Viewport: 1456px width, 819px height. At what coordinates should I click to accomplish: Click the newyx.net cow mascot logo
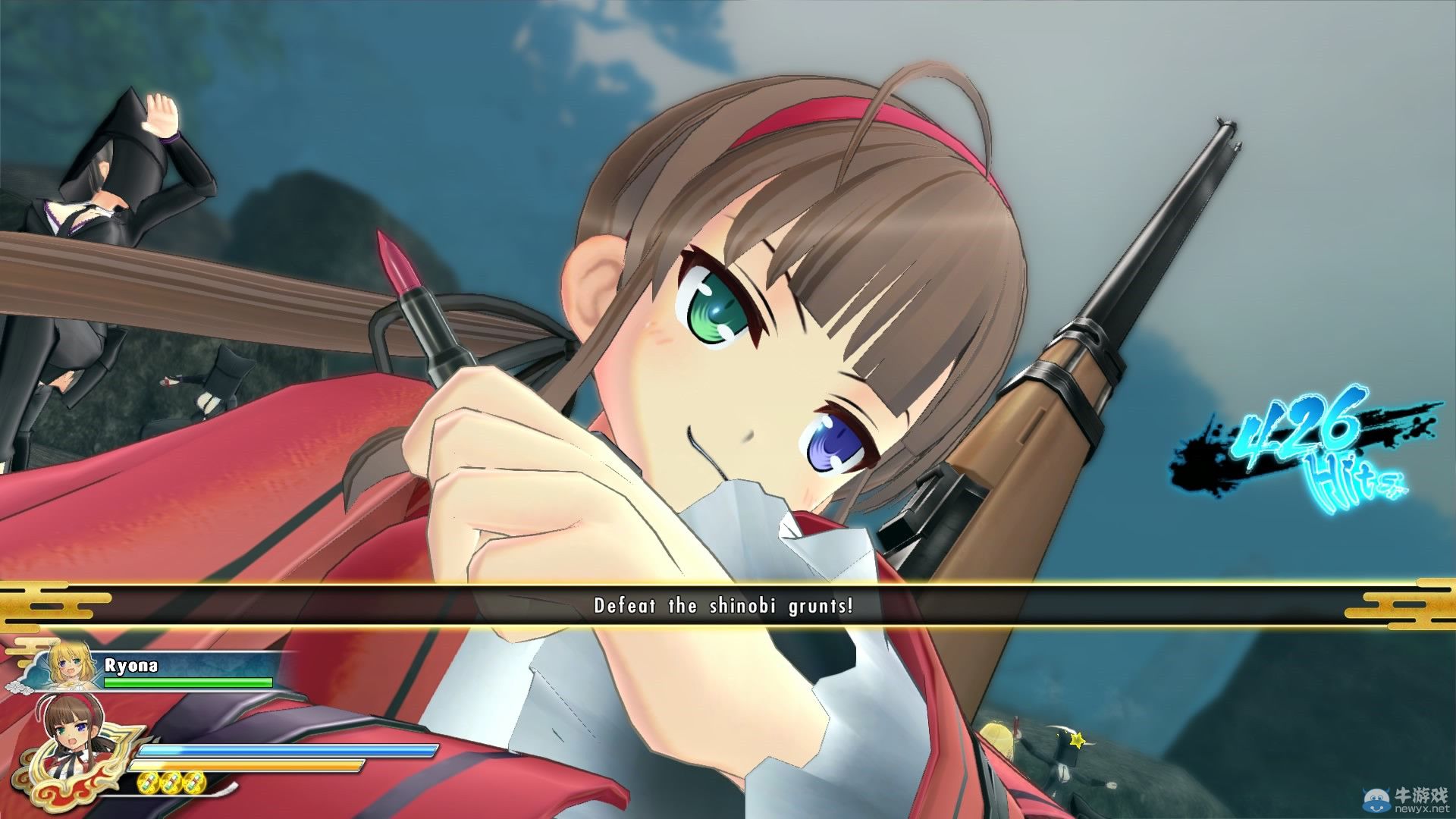(1376, 800)
